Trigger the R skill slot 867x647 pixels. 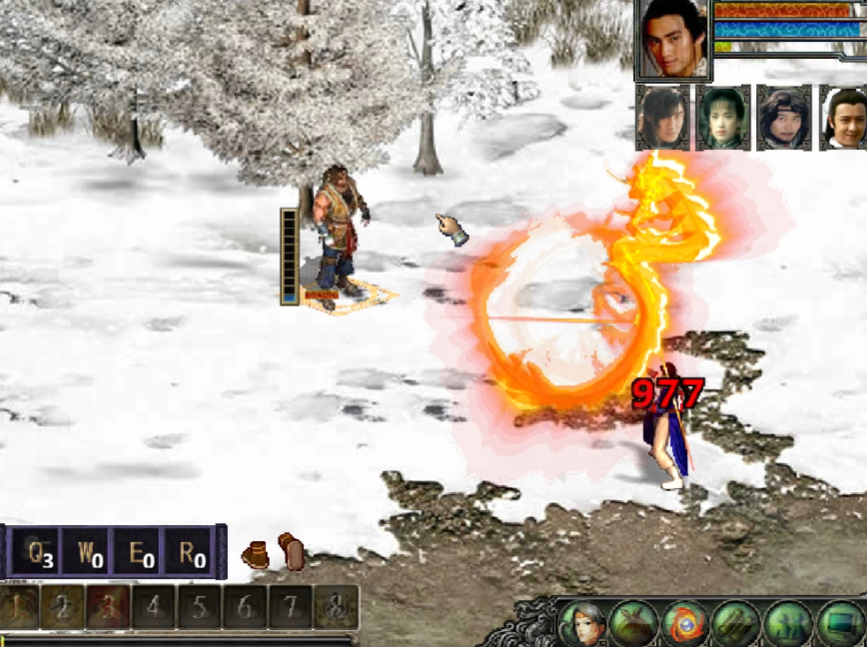click(188, 552)
